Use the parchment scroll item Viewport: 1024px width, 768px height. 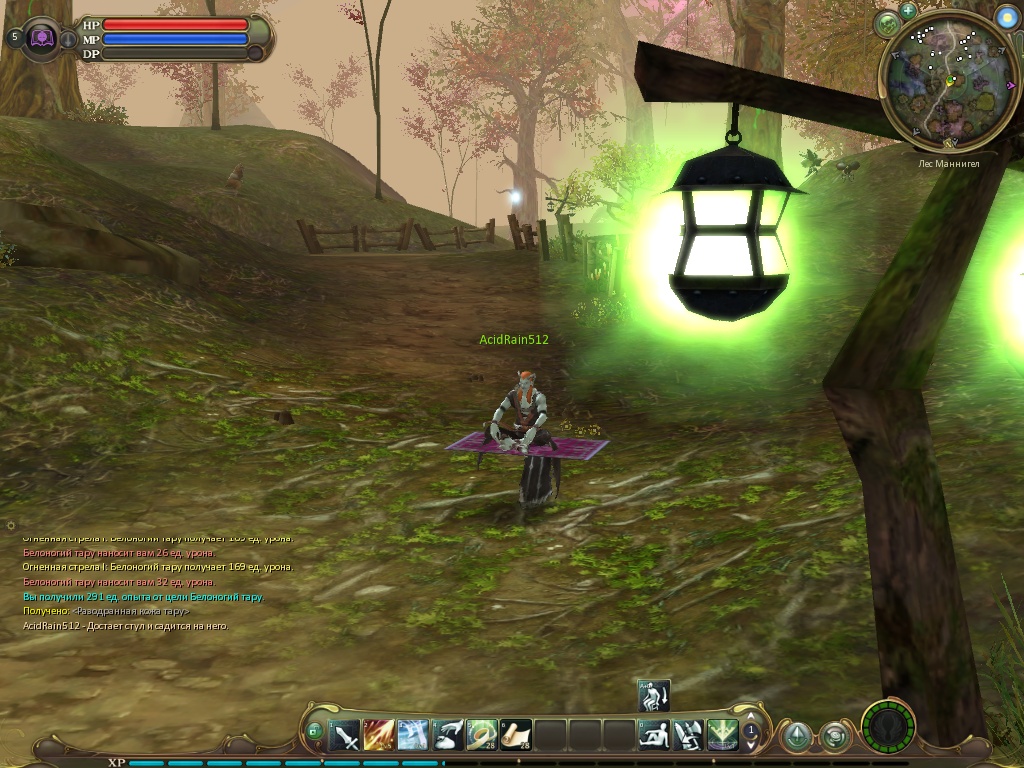(x=516, y=737)
